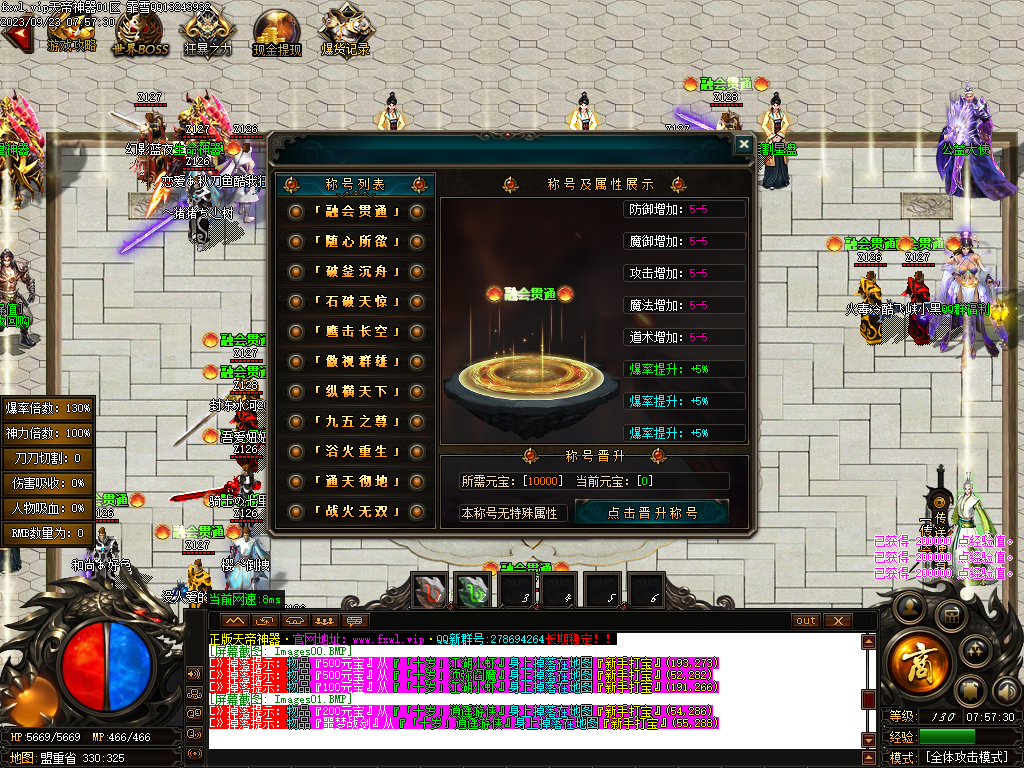Change the 全体攻击模式 attack mode
1024x768 pixels.
point(964,758)
